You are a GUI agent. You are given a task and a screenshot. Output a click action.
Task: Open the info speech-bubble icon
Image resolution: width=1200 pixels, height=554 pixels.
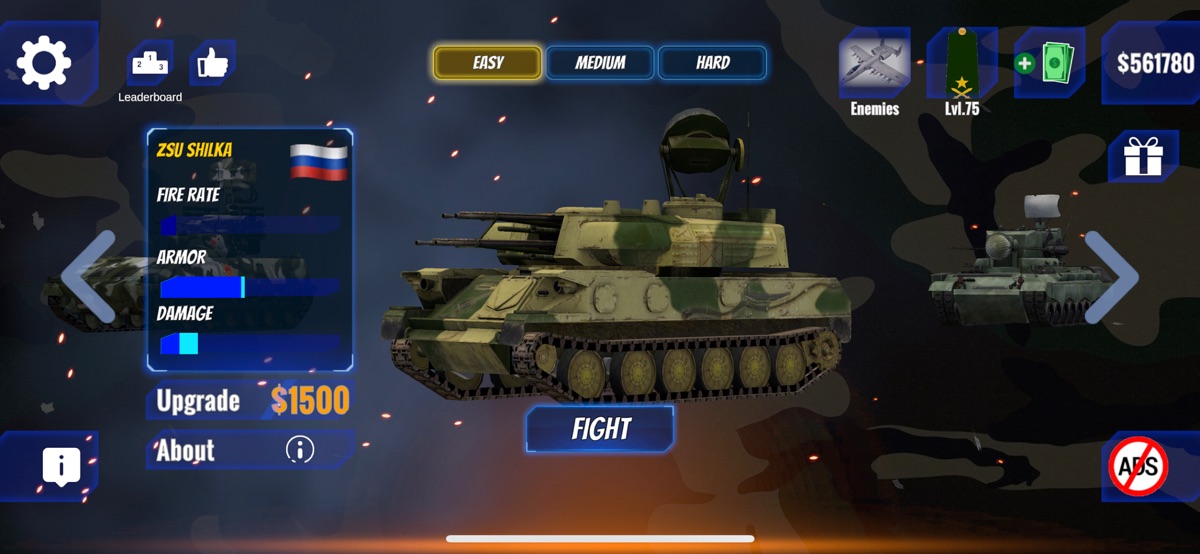61,466
